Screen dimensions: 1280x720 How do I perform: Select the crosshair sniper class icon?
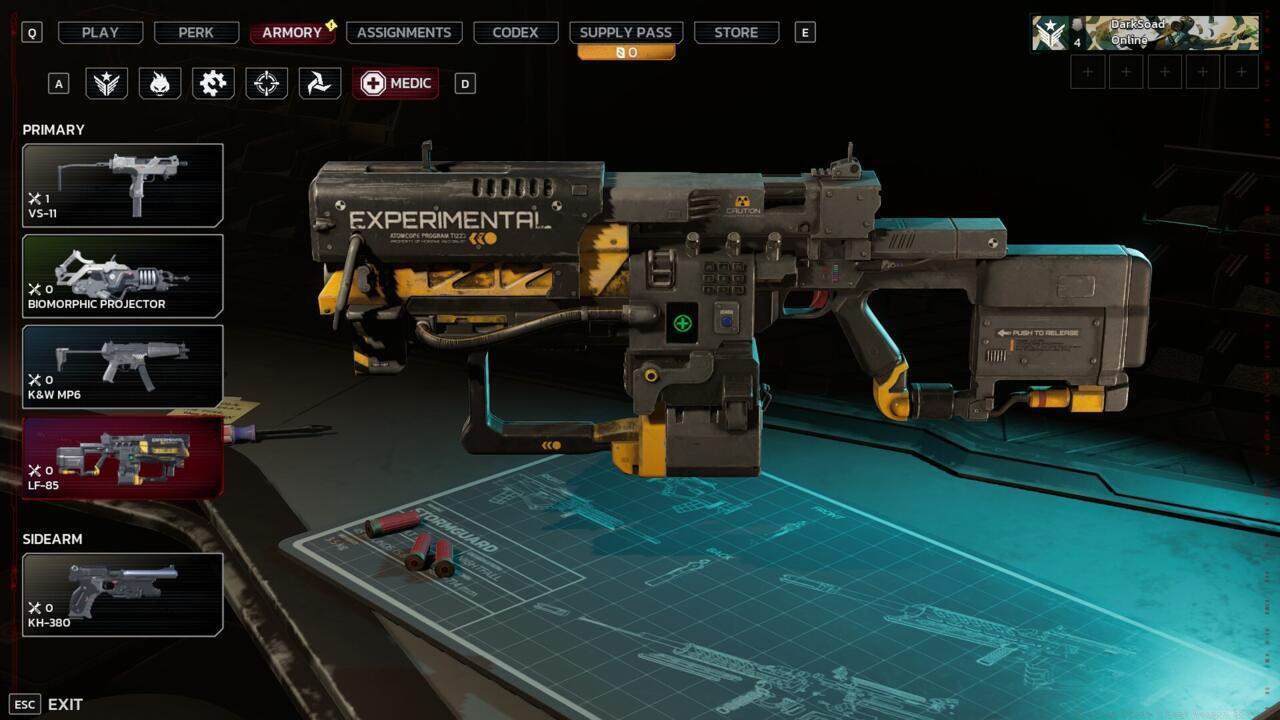pyautogui.click(x=266, y=83)
